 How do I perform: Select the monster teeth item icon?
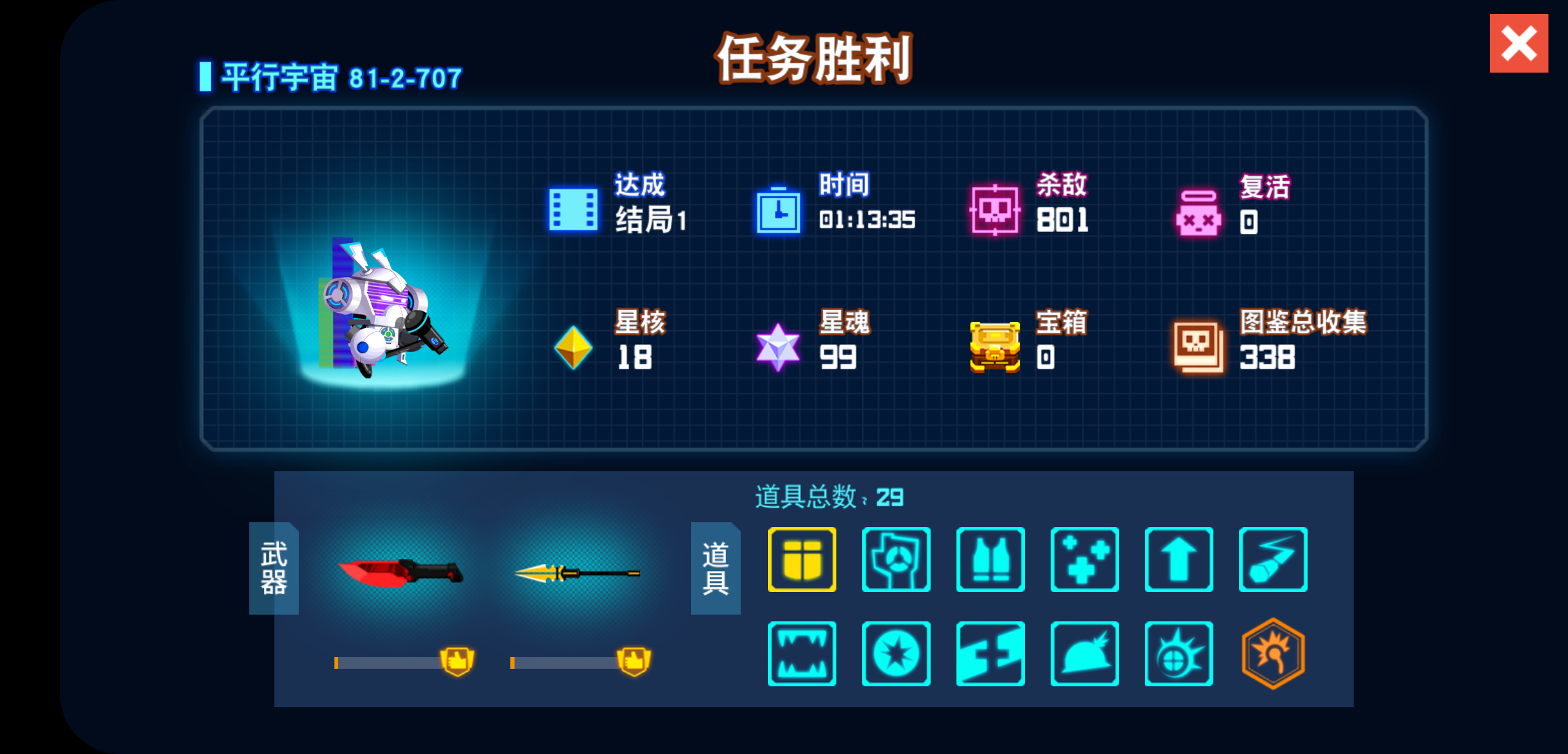[801, 653]
